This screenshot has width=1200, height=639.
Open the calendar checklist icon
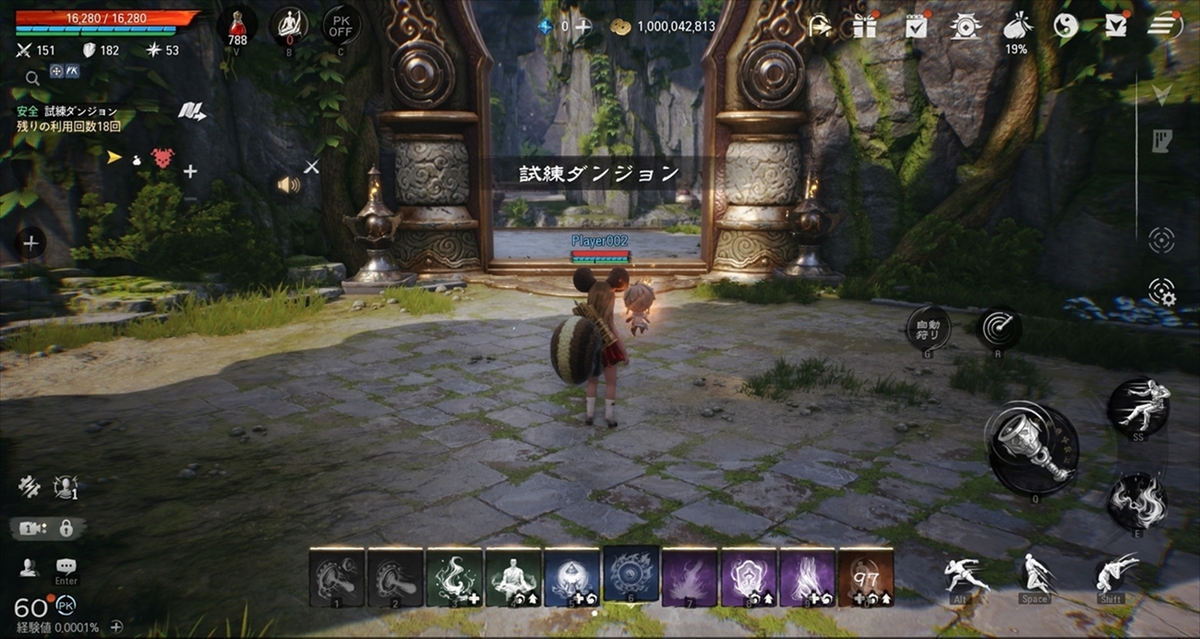[916, 26]
